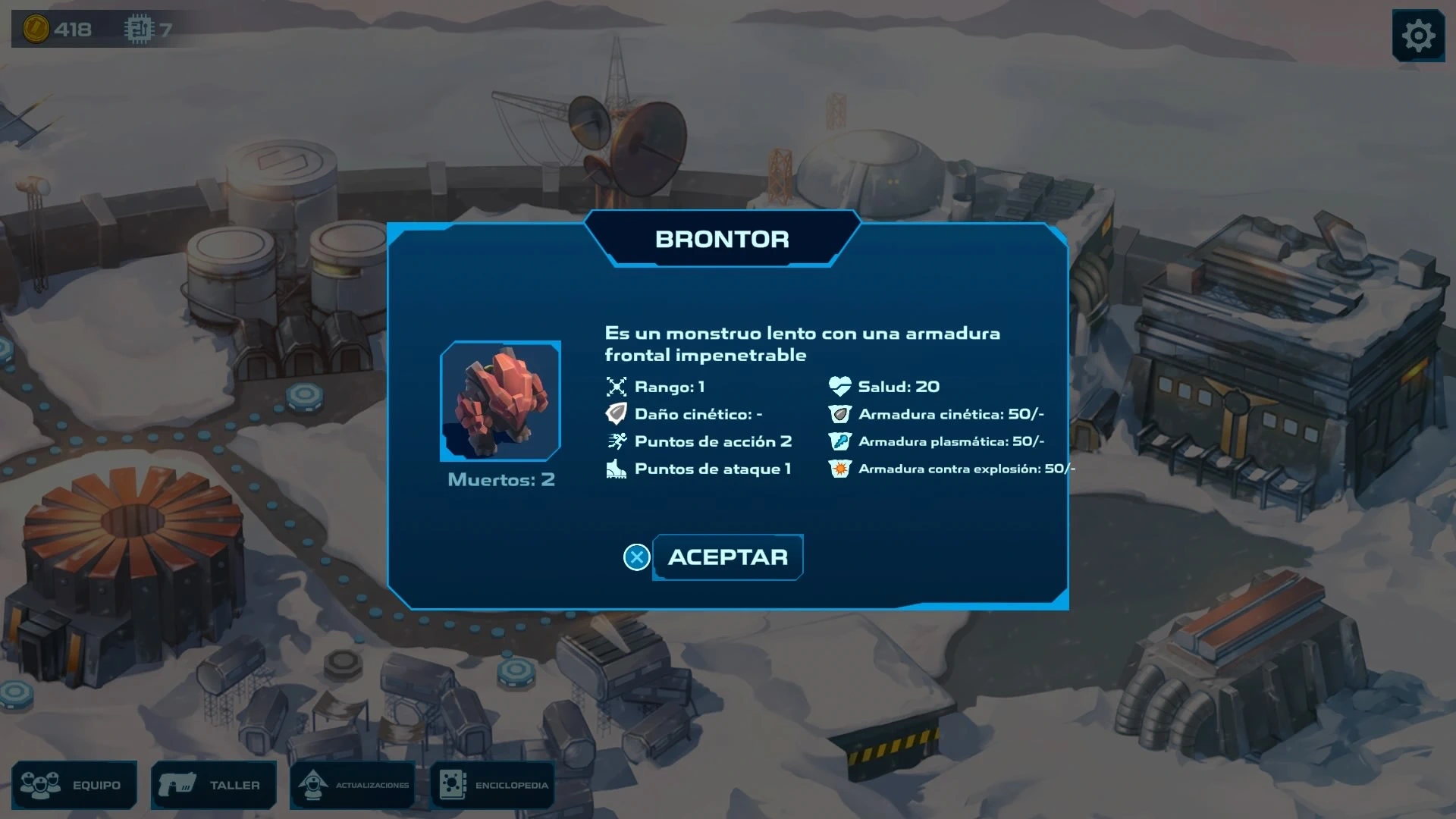The image size is (1456, 819).
Task: Open the settings gear menu
Action: pyautogui.click(x=1417, y=36)
